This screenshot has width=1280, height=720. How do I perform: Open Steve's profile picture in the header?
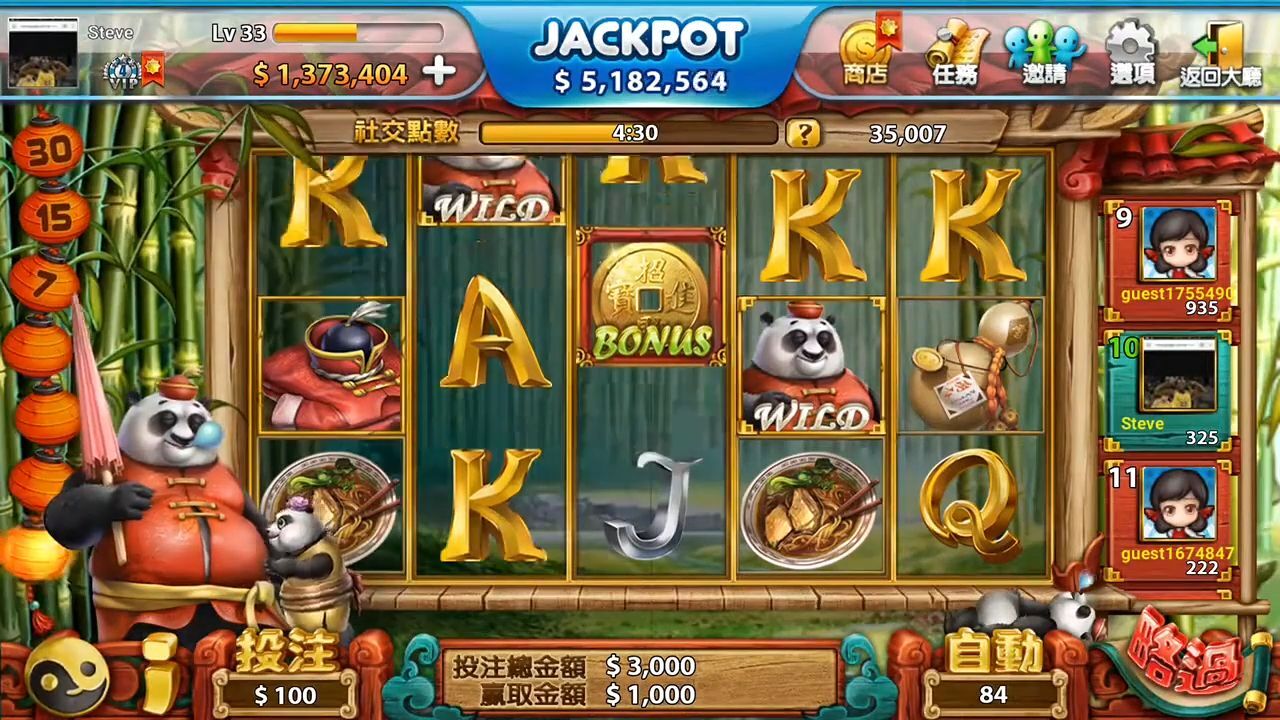coord(43,53)
